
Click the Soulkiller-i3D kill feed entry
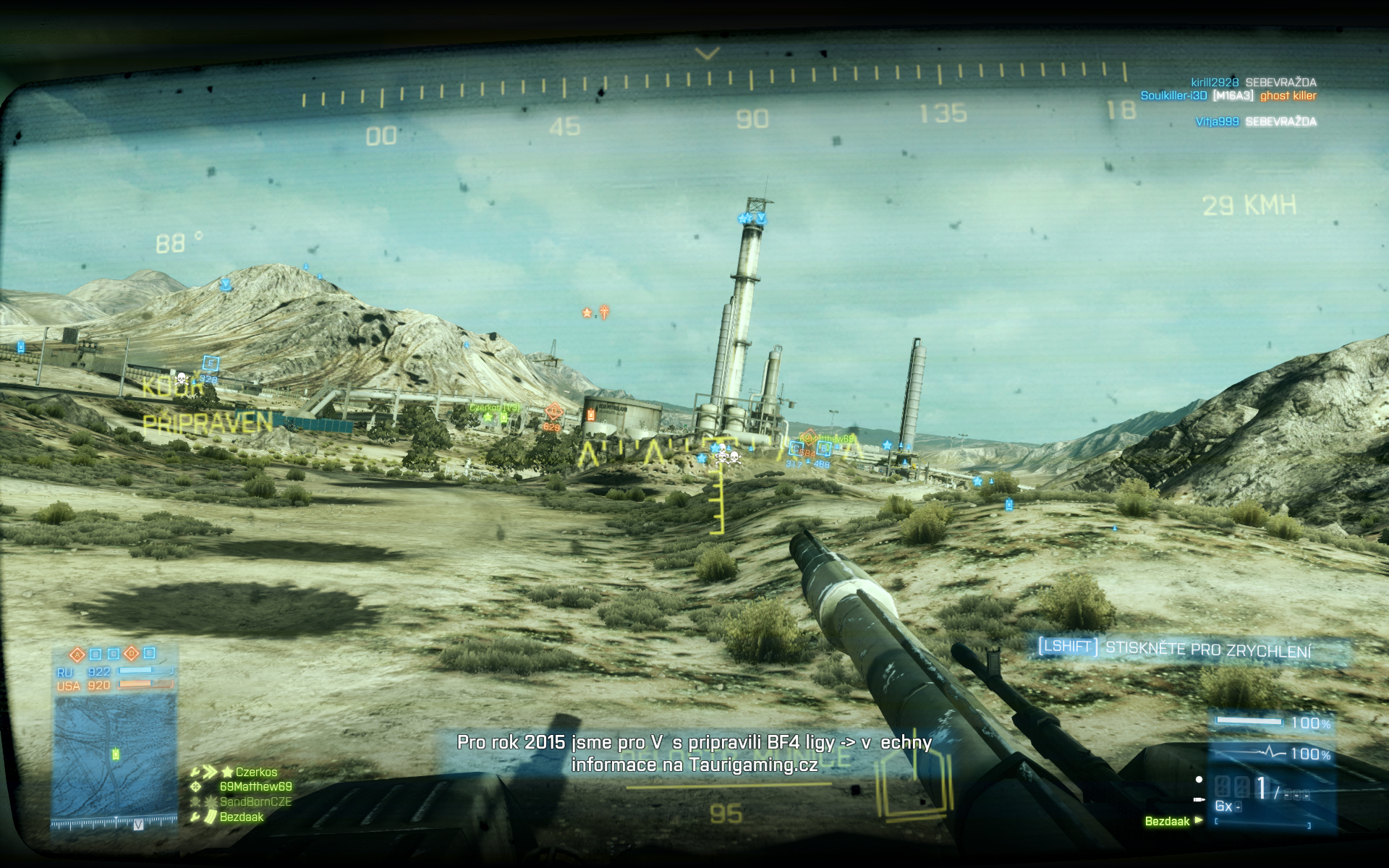coord(1228,95)
